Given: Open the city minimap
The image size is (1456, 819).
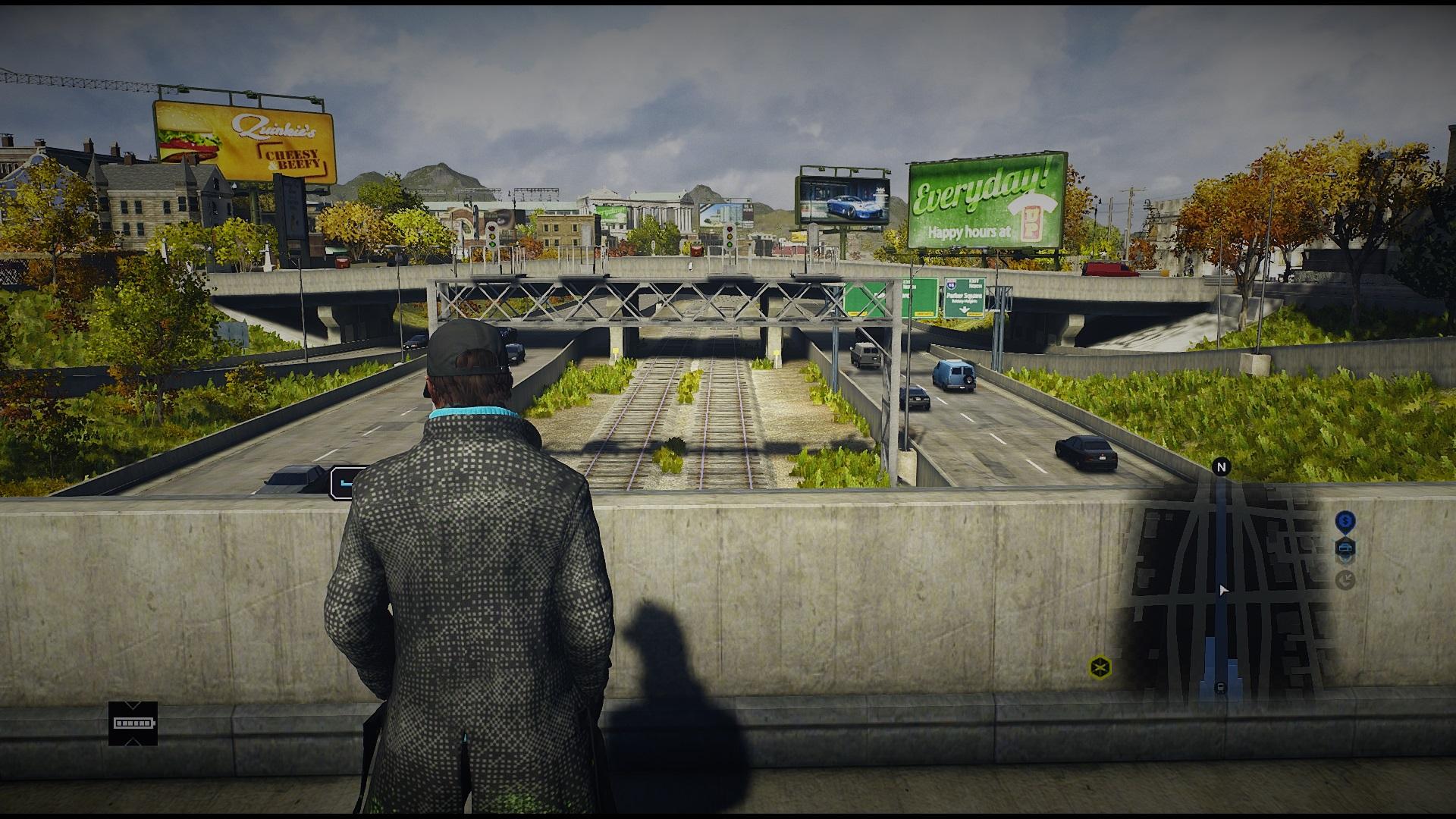Looking at the screenshot, I should [1221, 591].
